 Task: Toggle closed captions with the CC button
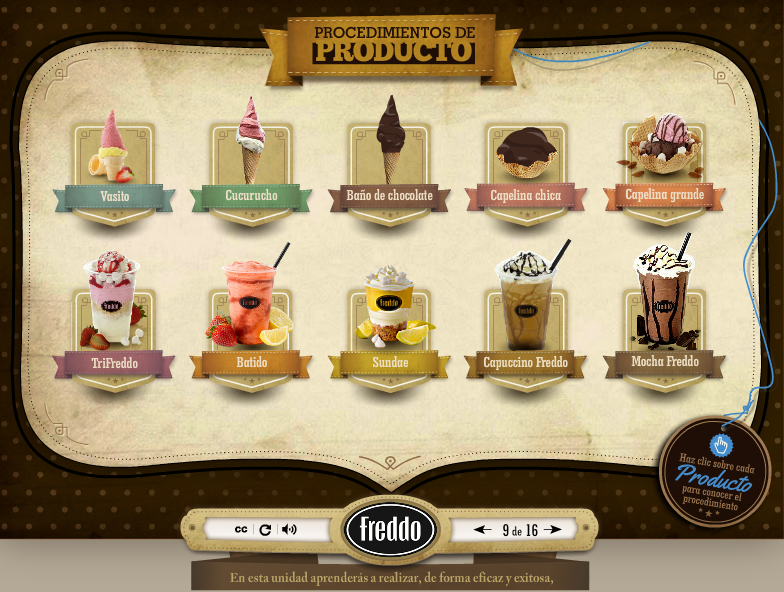click(241, 529)
